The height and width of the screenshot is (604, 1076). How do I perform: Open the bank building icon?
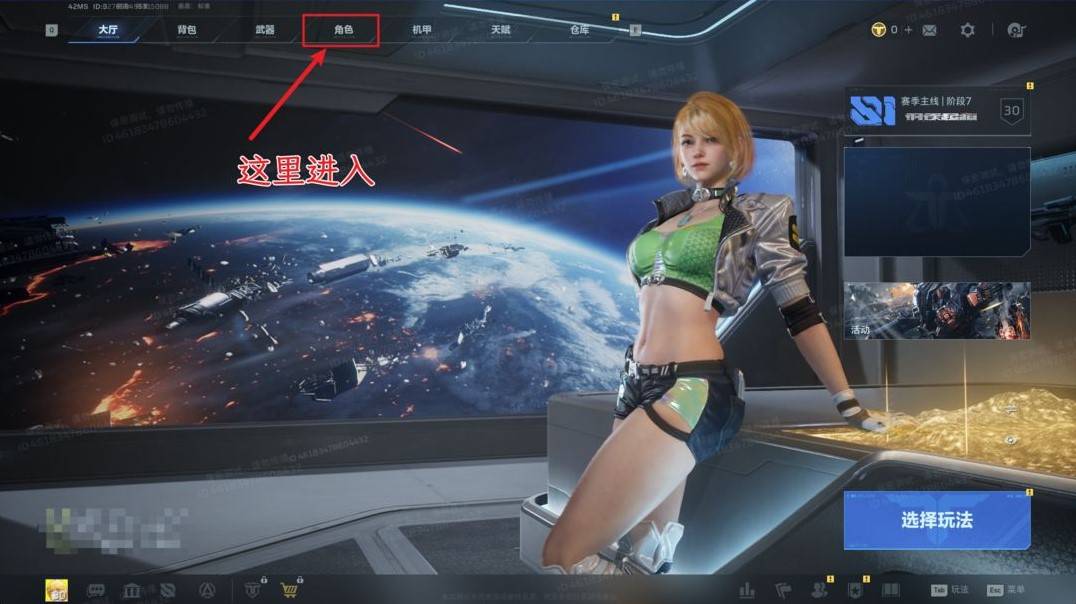click(x=131, y=590)
